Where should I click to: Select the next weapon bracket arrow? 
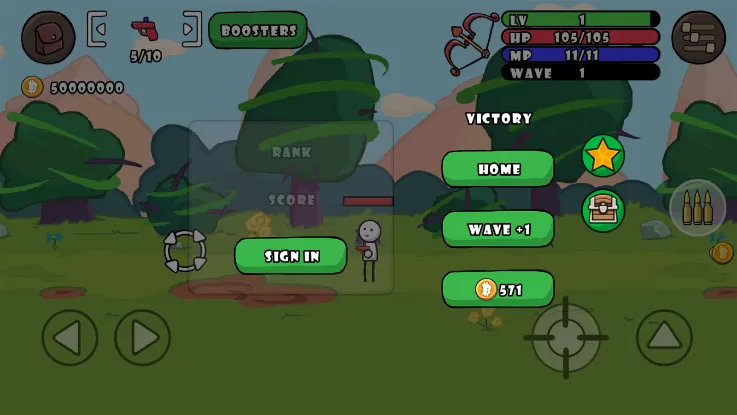tap(191, 29)
